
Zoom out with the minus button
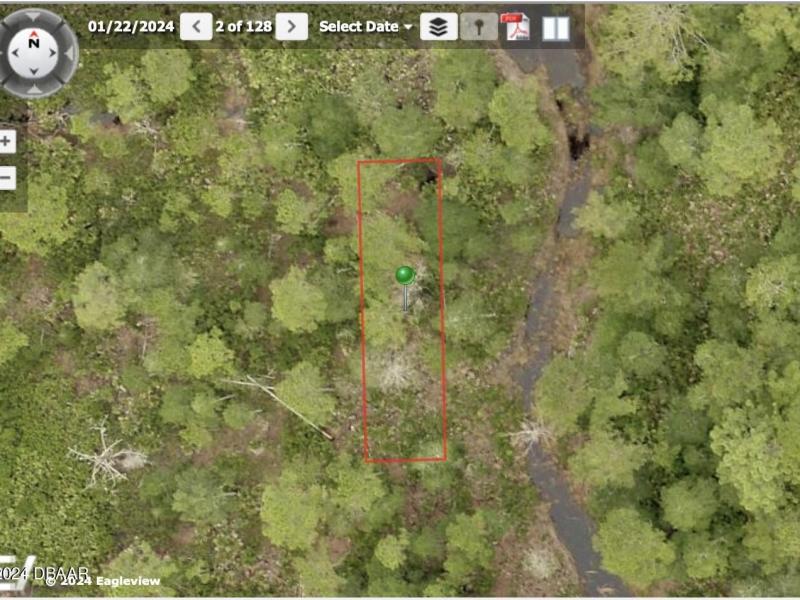[7, 179]
